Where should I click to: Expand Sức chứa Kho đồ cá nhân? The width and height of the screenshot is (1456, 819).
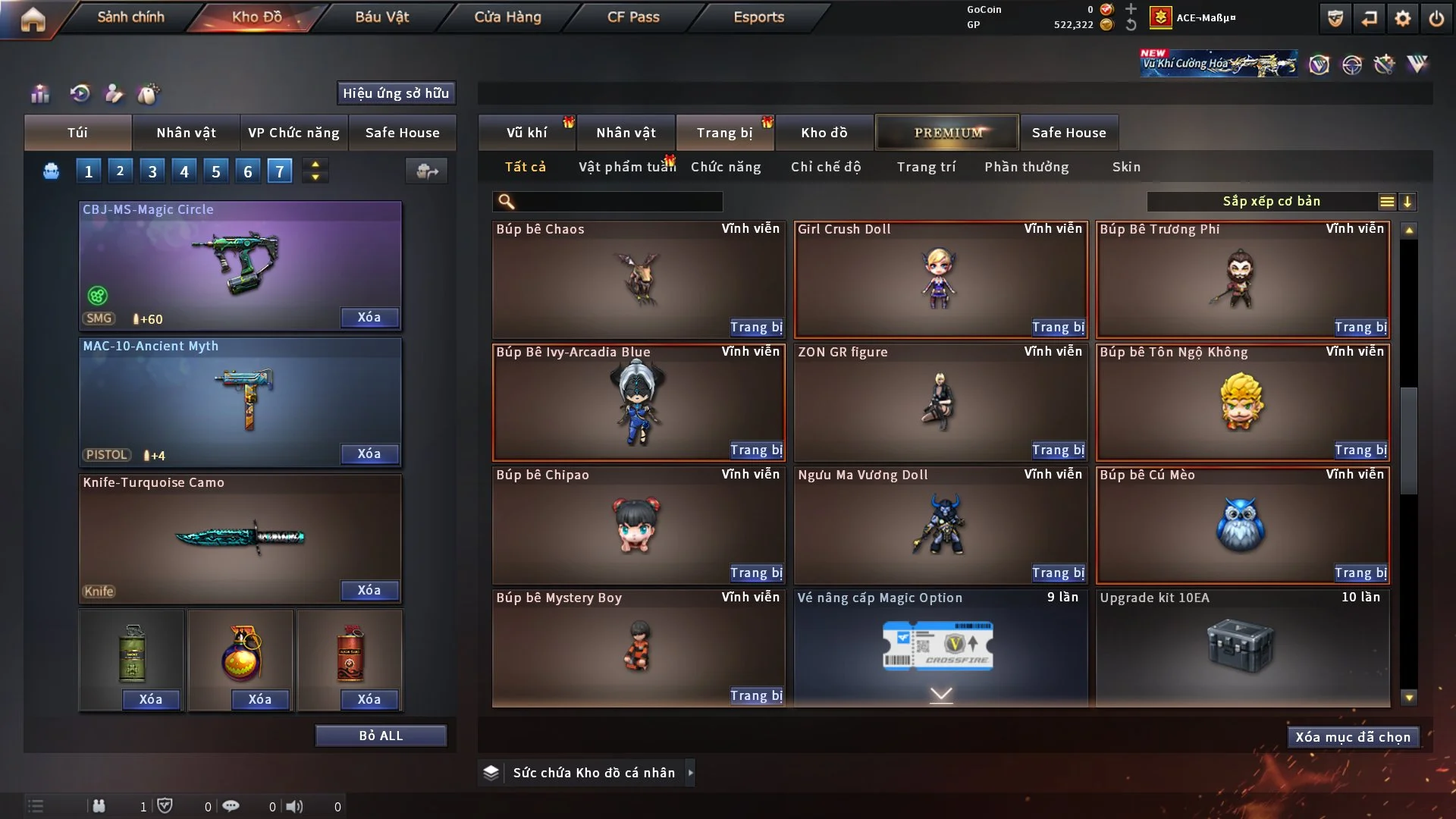[x=690, y=773]
